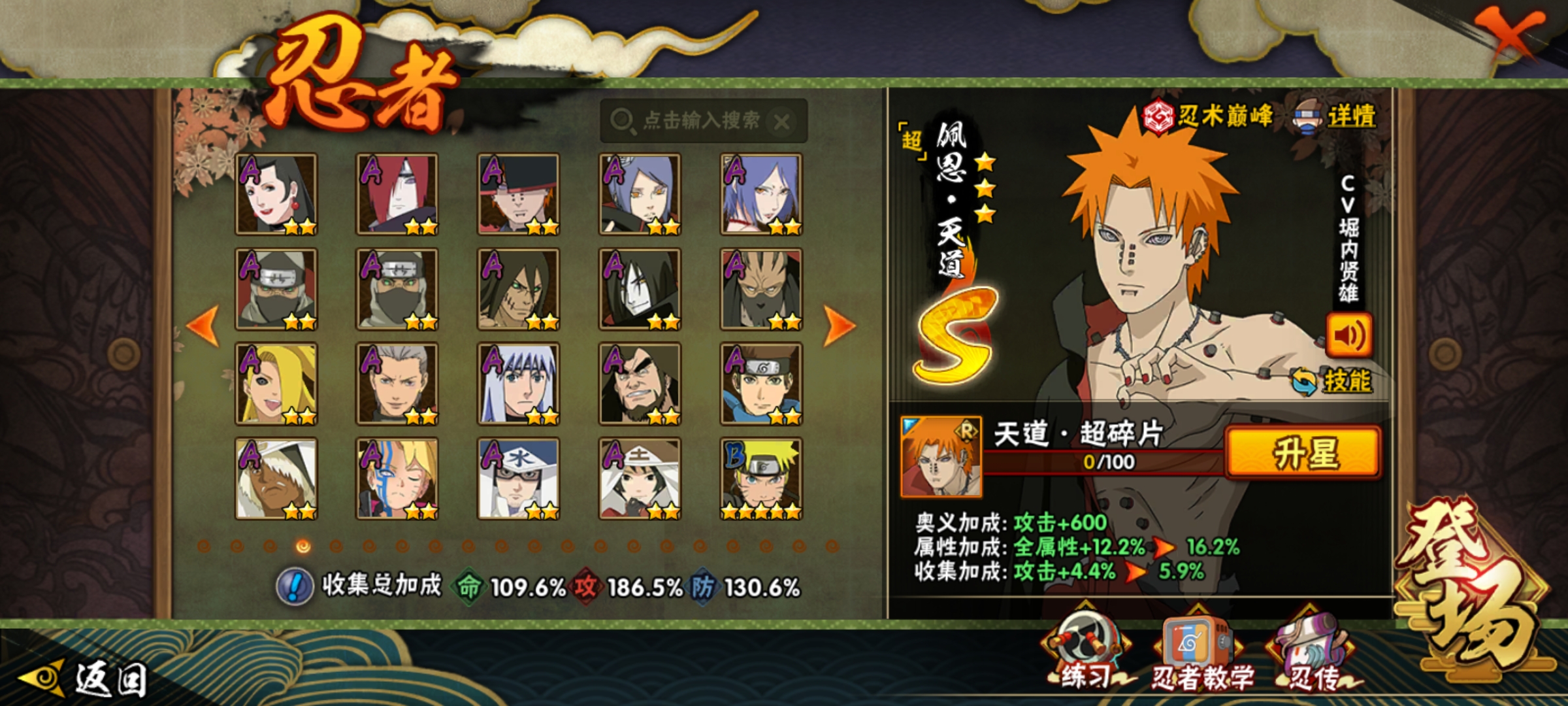This screenshot has height=706, width=1568.
Task: Click the ninja search input field
Action: pos(693,121)
